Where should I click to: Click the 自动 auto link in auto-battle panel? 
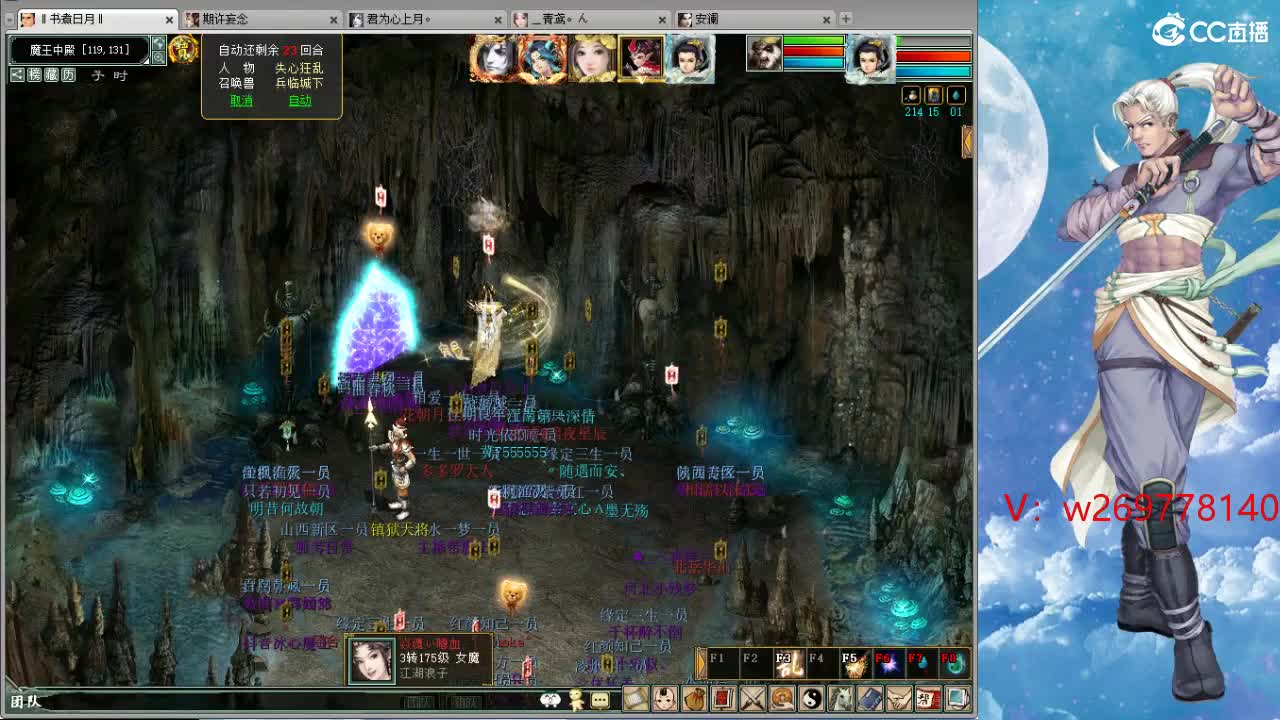[x=301, y=100]
